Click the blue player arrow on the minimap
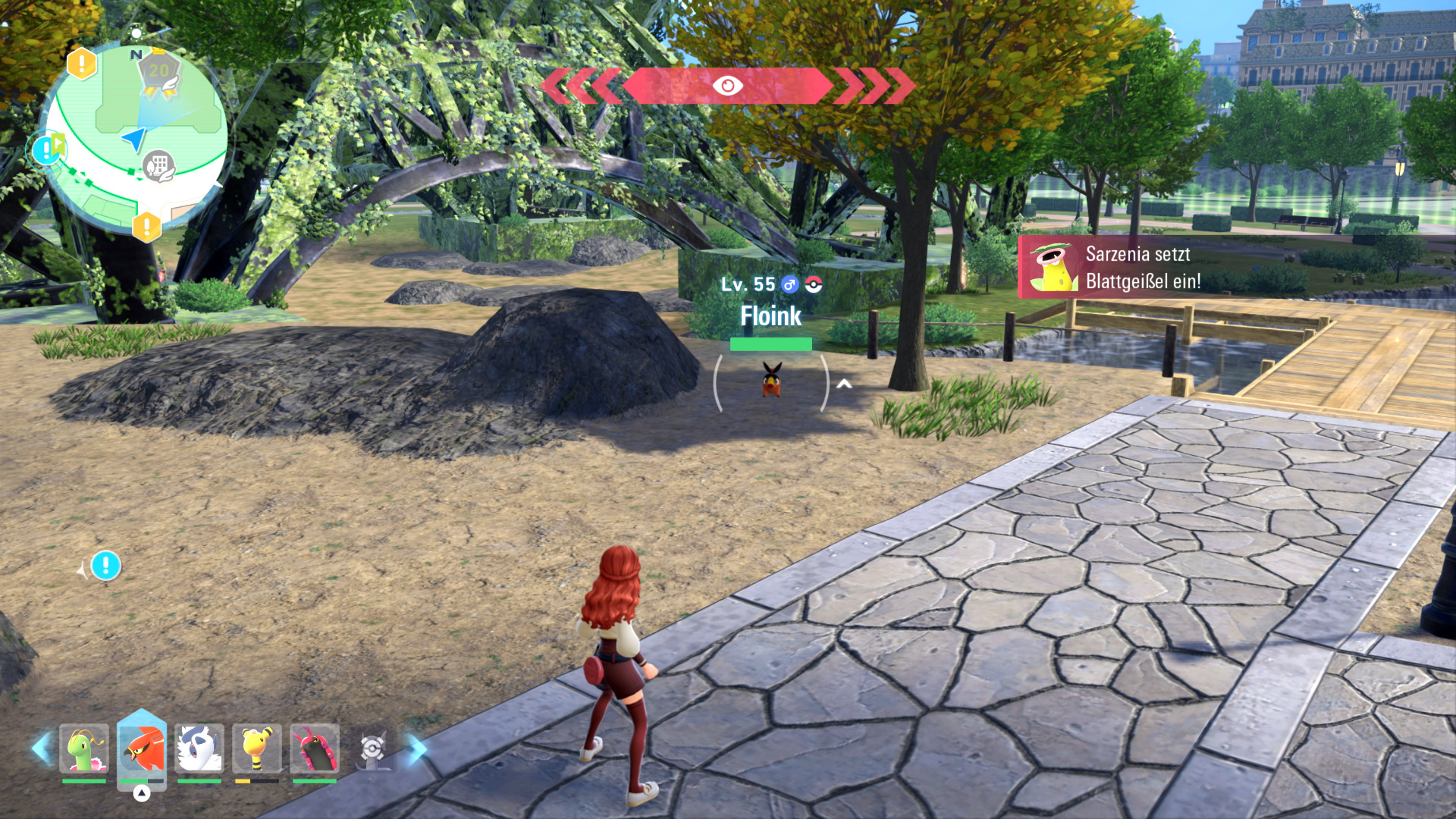Image resolution: width=1456 pixels, height=819 pixels. [x=134, y=139]
